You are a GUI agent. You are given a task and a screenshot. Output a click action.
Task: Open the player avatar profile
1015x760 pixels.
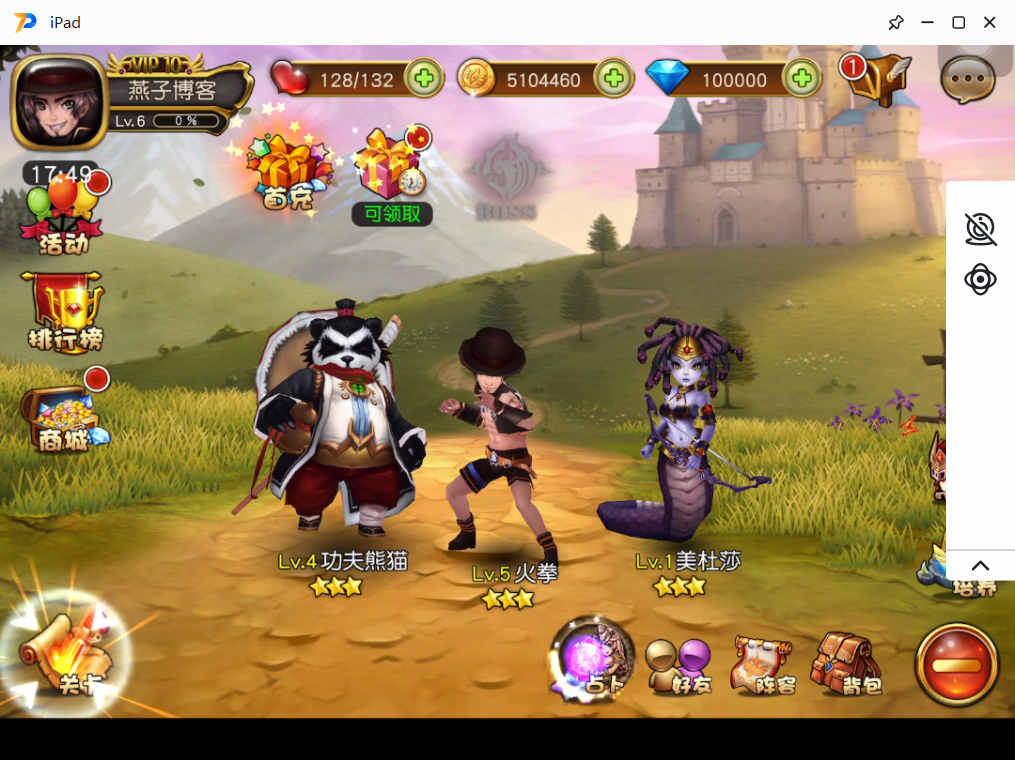click(59, 101)
